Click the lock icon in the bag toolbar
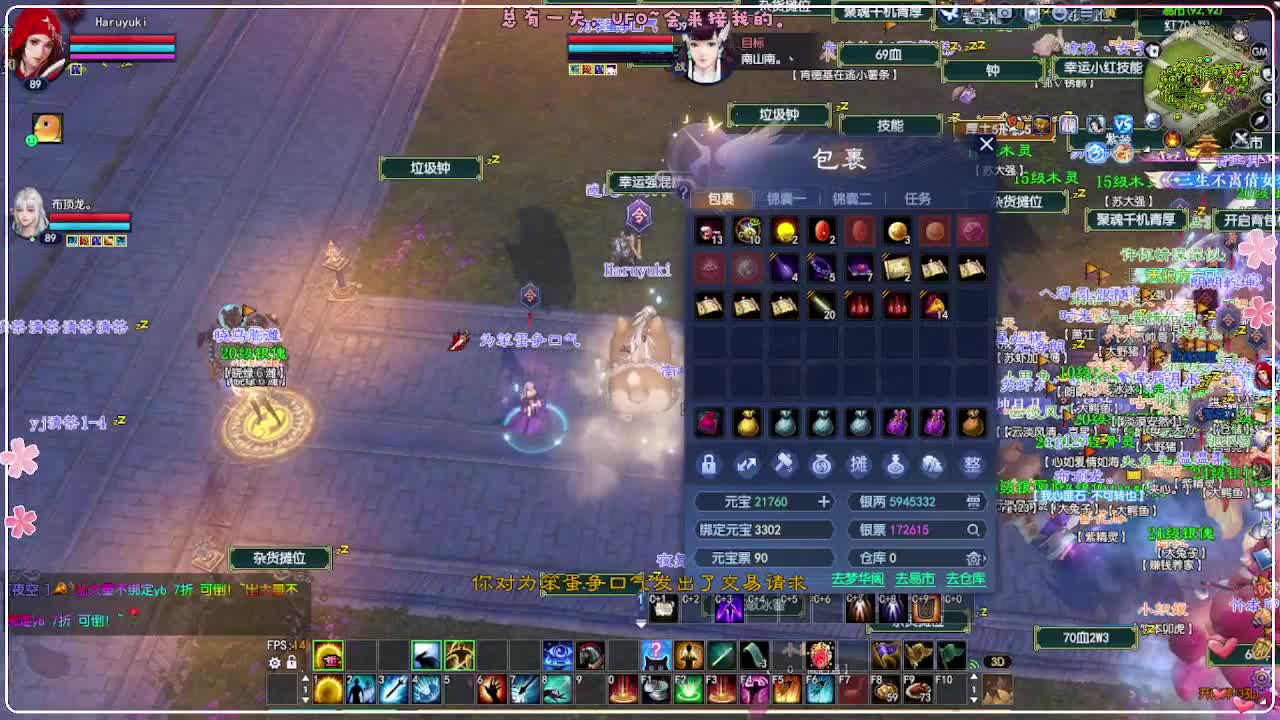The height and width of the screenshot is (720, 1280). coord(708,463)
